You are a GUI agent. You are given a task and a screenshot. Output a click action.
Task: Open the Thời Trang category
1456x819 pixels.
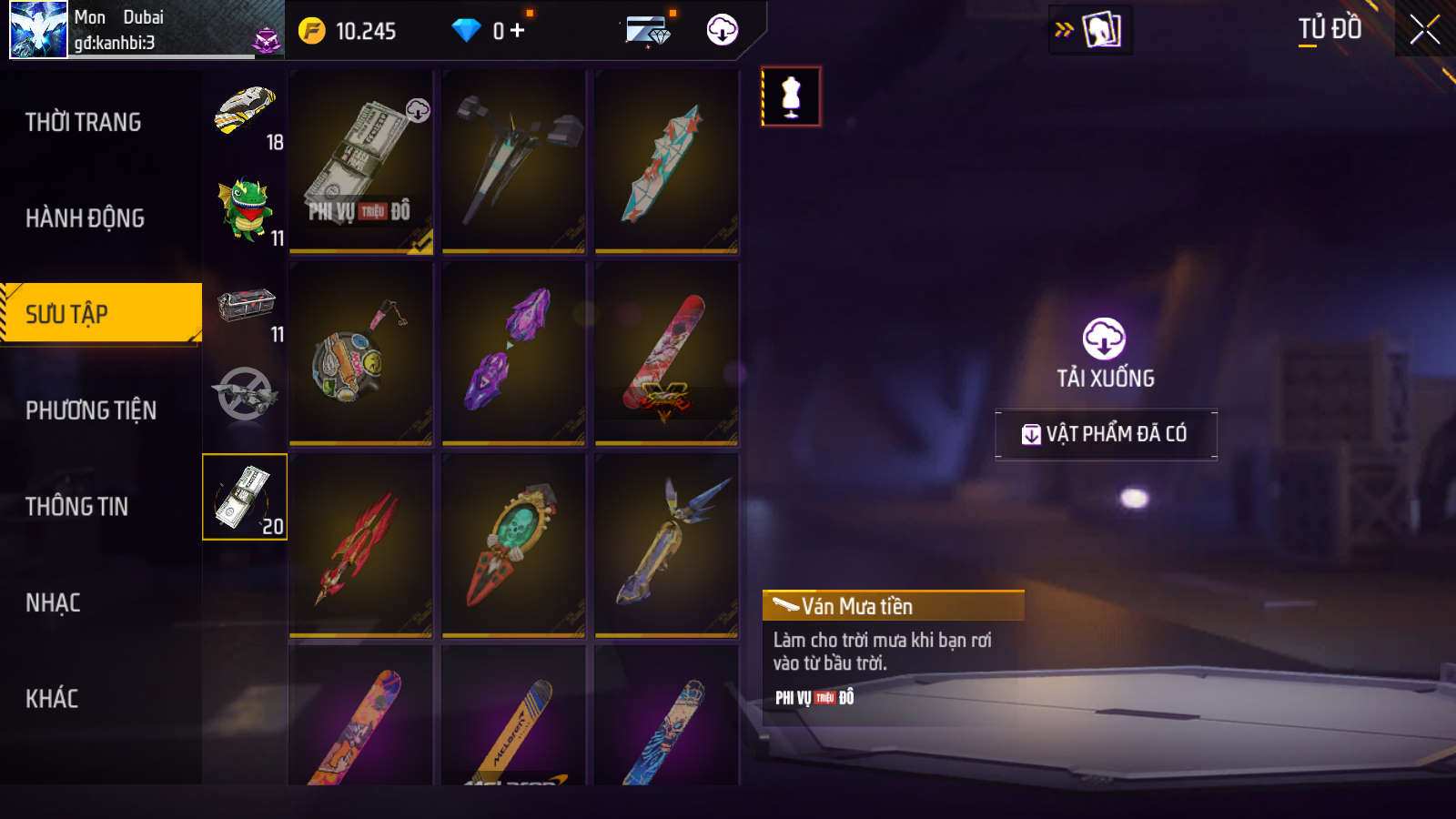click(x=84, y=122)
